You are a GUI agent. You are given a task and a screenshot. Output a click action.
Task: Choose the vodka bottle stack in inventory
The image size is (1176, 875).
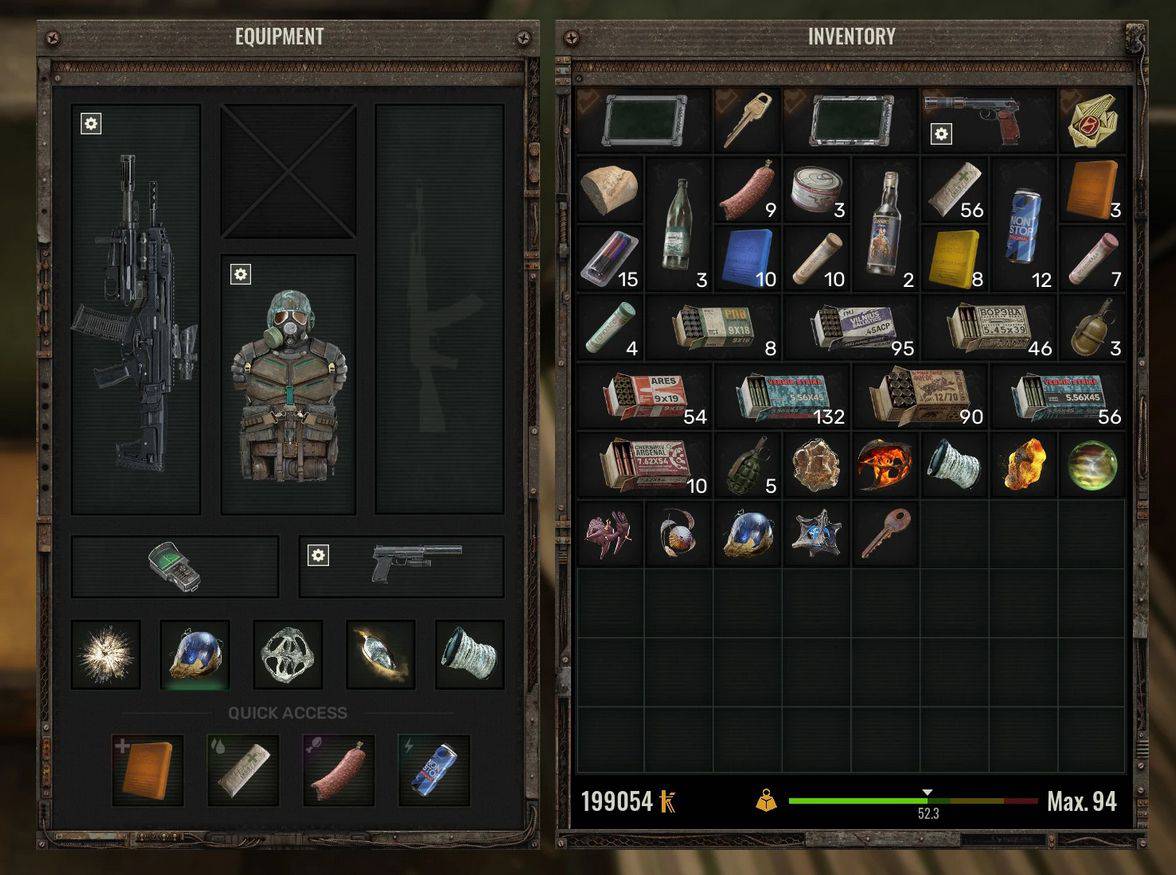(x=884, y=224)
